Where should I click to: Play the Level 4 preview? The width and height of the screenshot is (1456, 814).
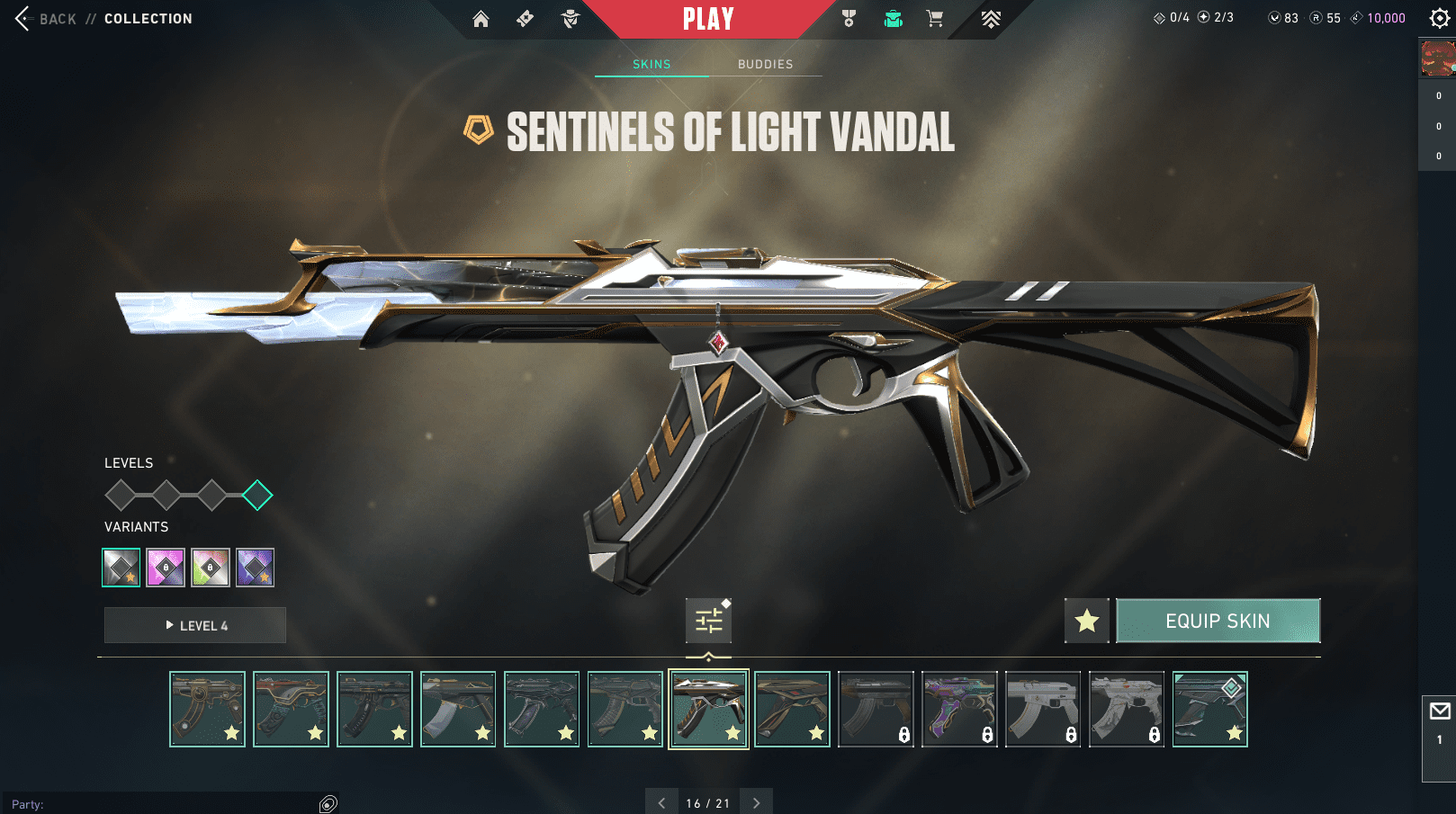tap(195, 625)
